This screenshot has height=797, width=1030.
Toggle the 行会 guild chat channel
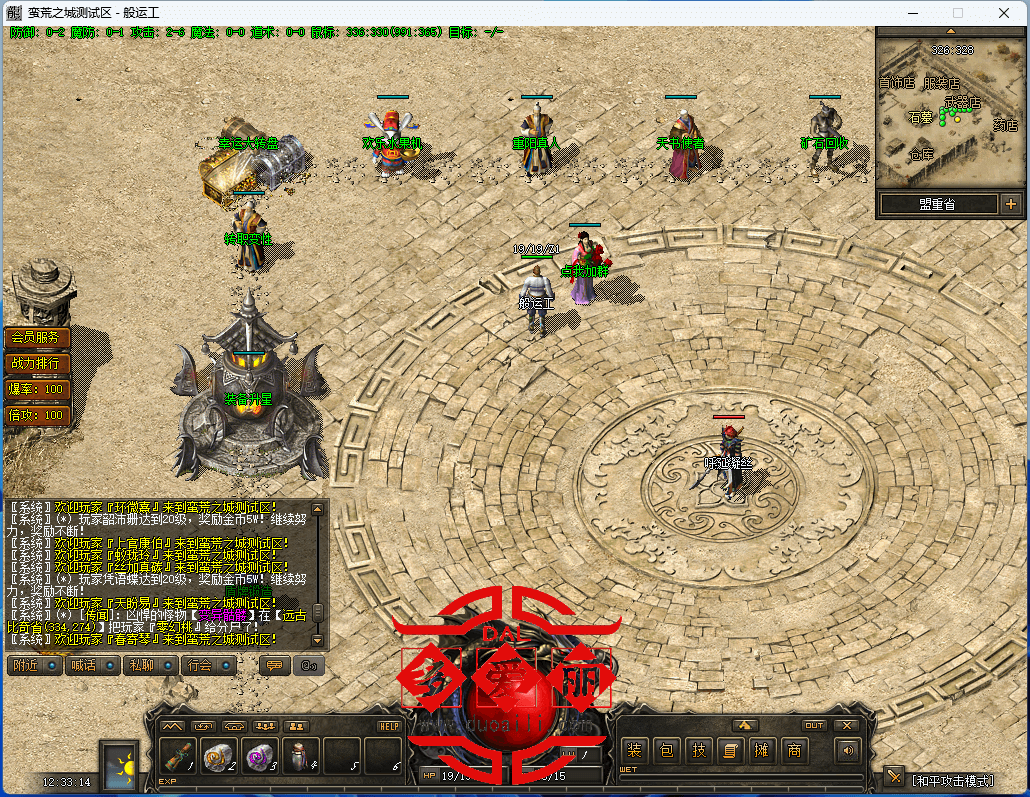(207, 665)
